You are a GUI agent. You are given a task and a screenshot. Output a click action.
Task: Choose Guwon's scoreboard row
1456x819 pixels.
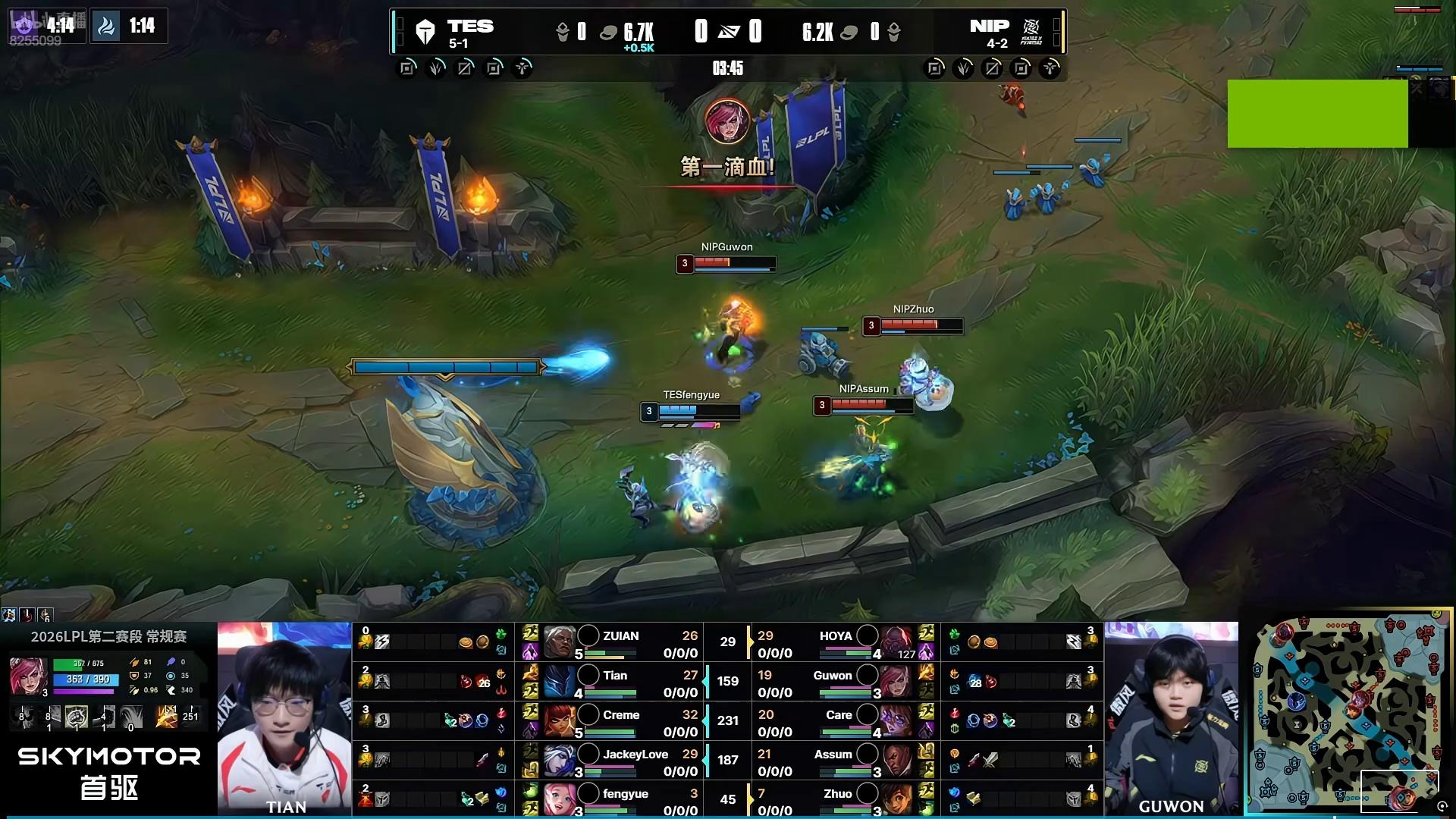[834, 682]
